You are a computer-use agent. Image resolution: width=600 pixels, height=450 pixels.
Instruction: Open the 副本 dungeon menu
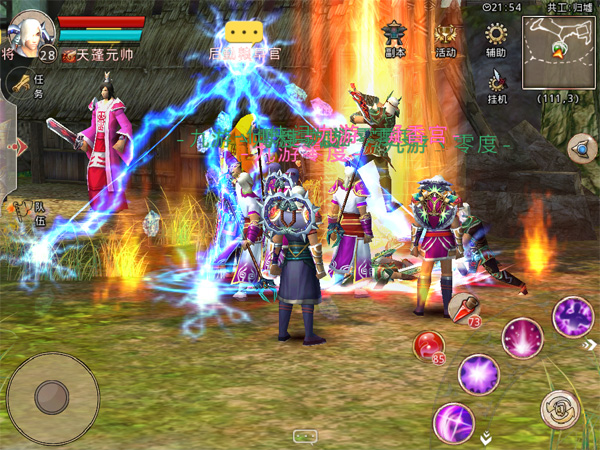pyautogui.click(x=395, y=39)
